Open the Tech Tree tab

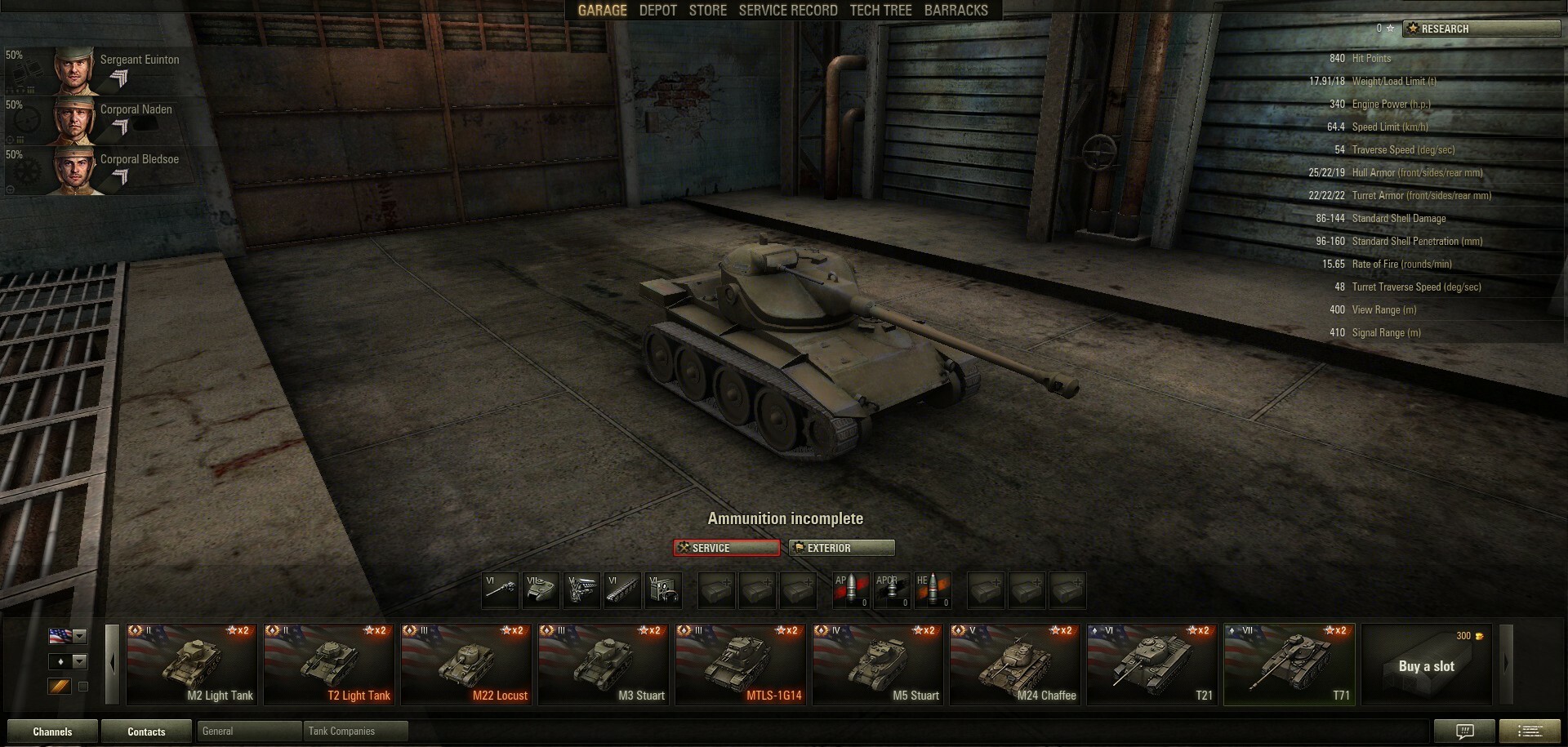[x=880, y=11]
